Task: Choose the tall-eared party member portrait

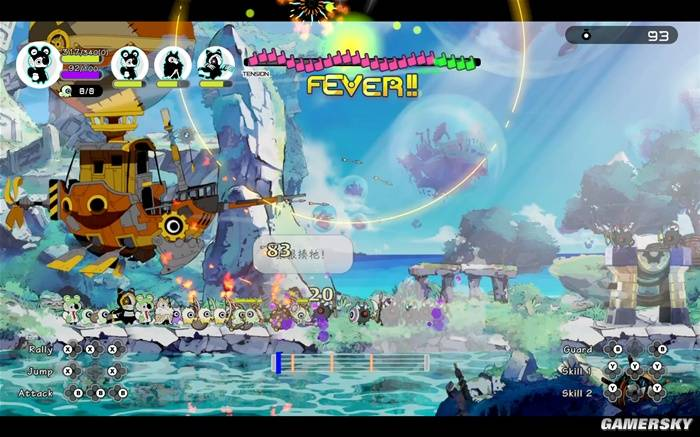Action: click(x=172, y=63)
